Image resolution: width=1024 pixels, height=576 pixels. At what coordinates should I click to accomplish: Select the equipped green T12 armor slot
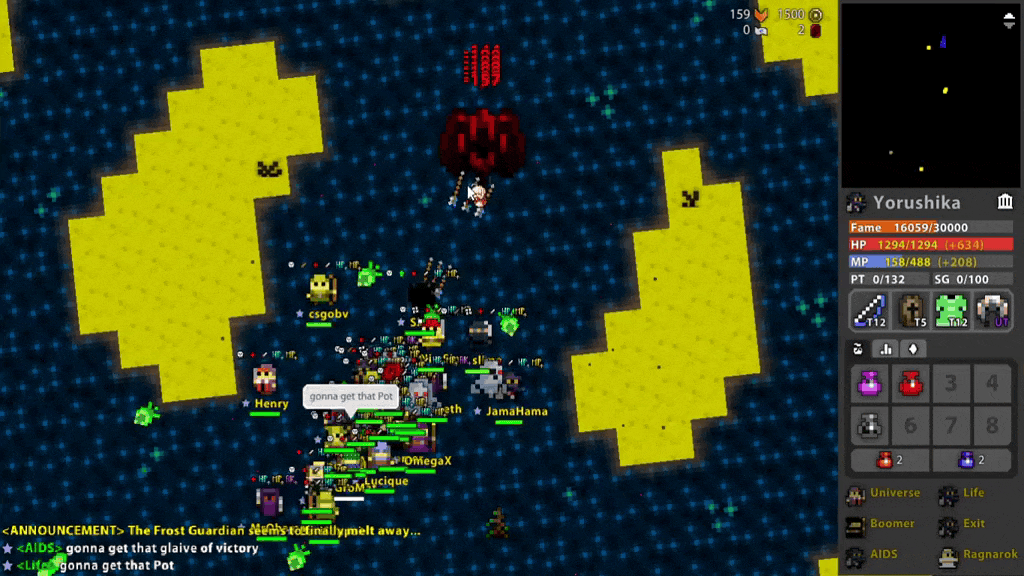(x=952, y=310)
